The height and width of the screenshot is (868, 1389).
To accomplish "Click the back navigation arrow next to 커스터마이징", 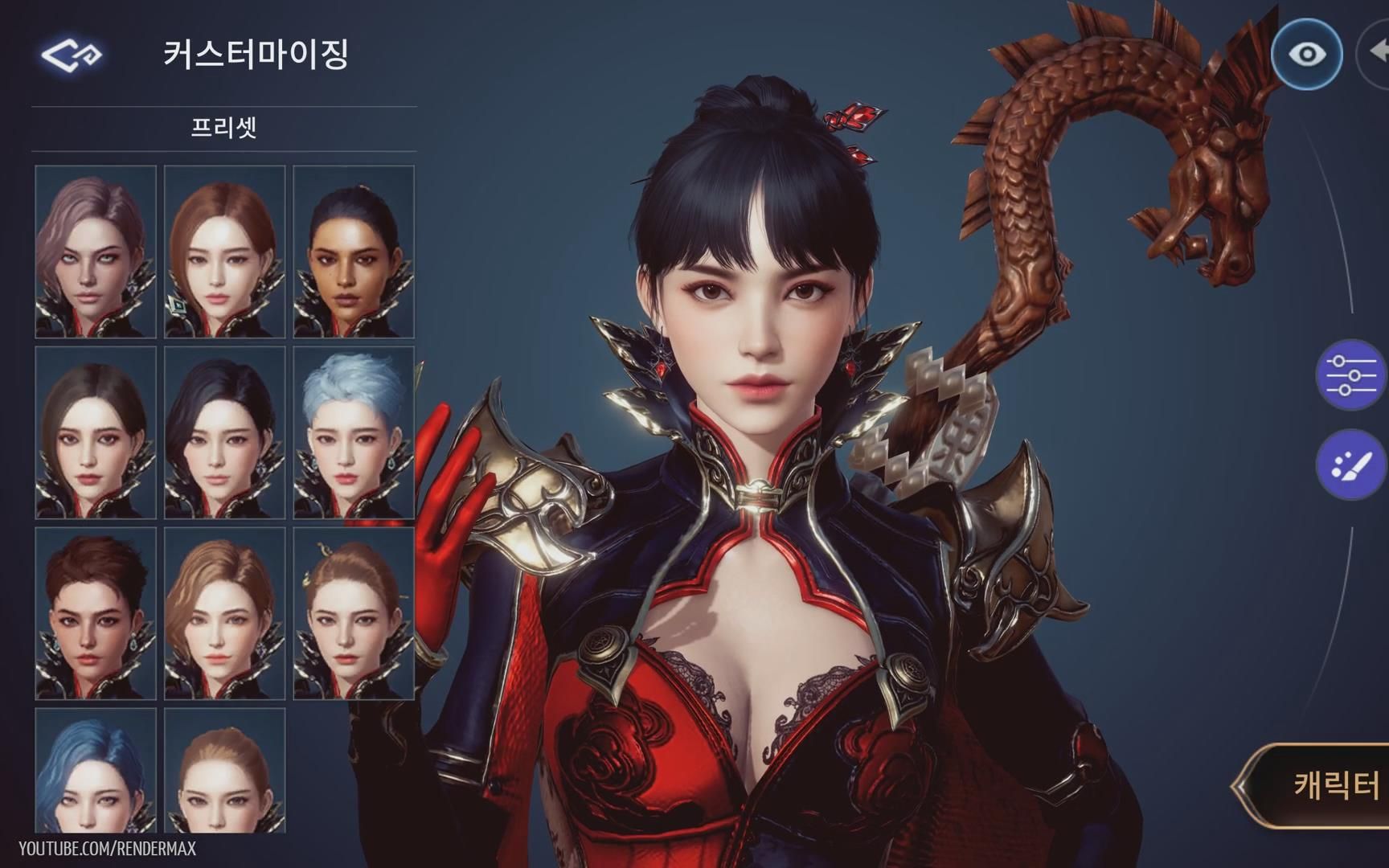I will click(71, 54).
